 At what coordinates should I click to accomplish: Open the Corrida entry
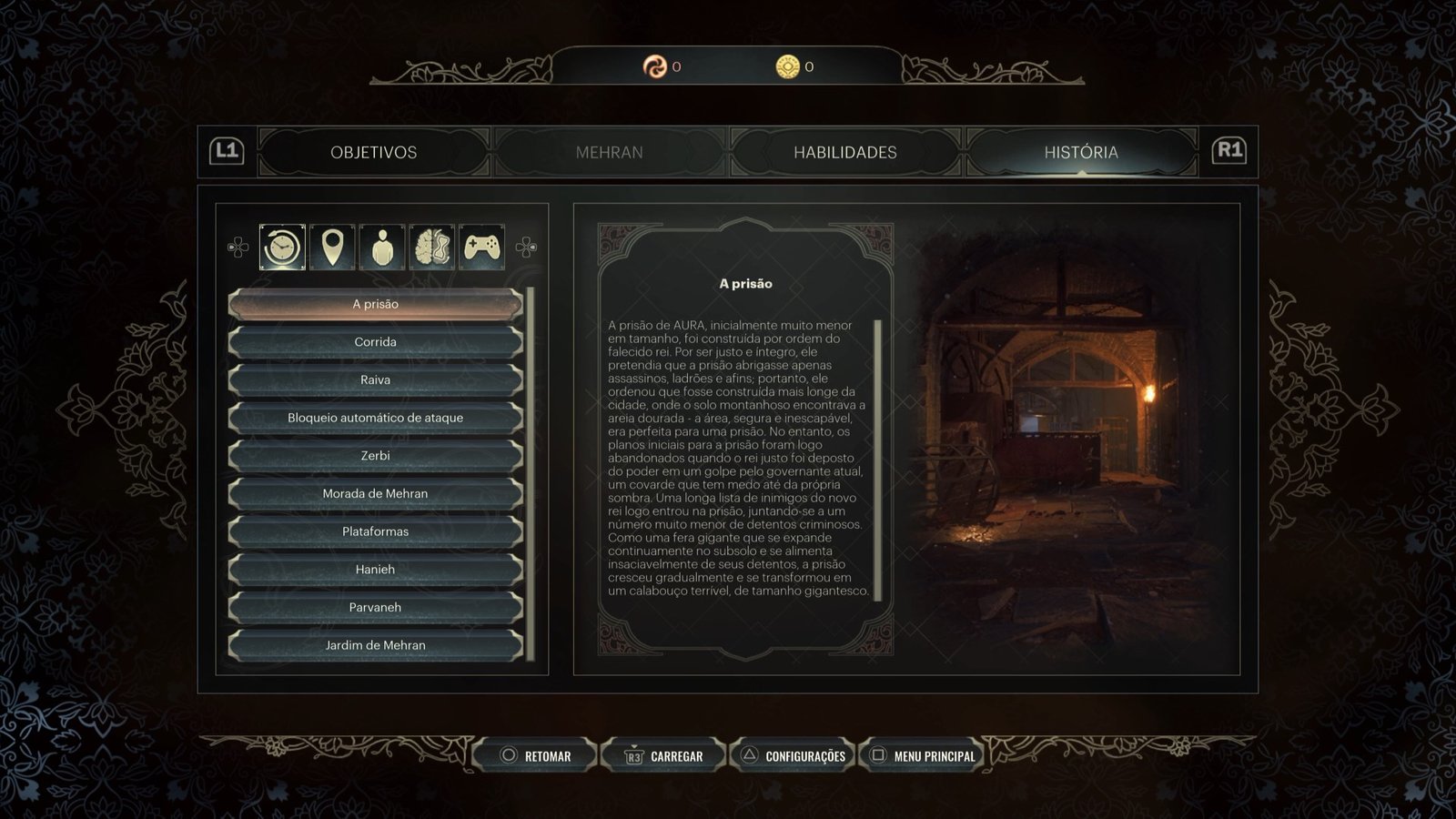[x=375, y=342]
